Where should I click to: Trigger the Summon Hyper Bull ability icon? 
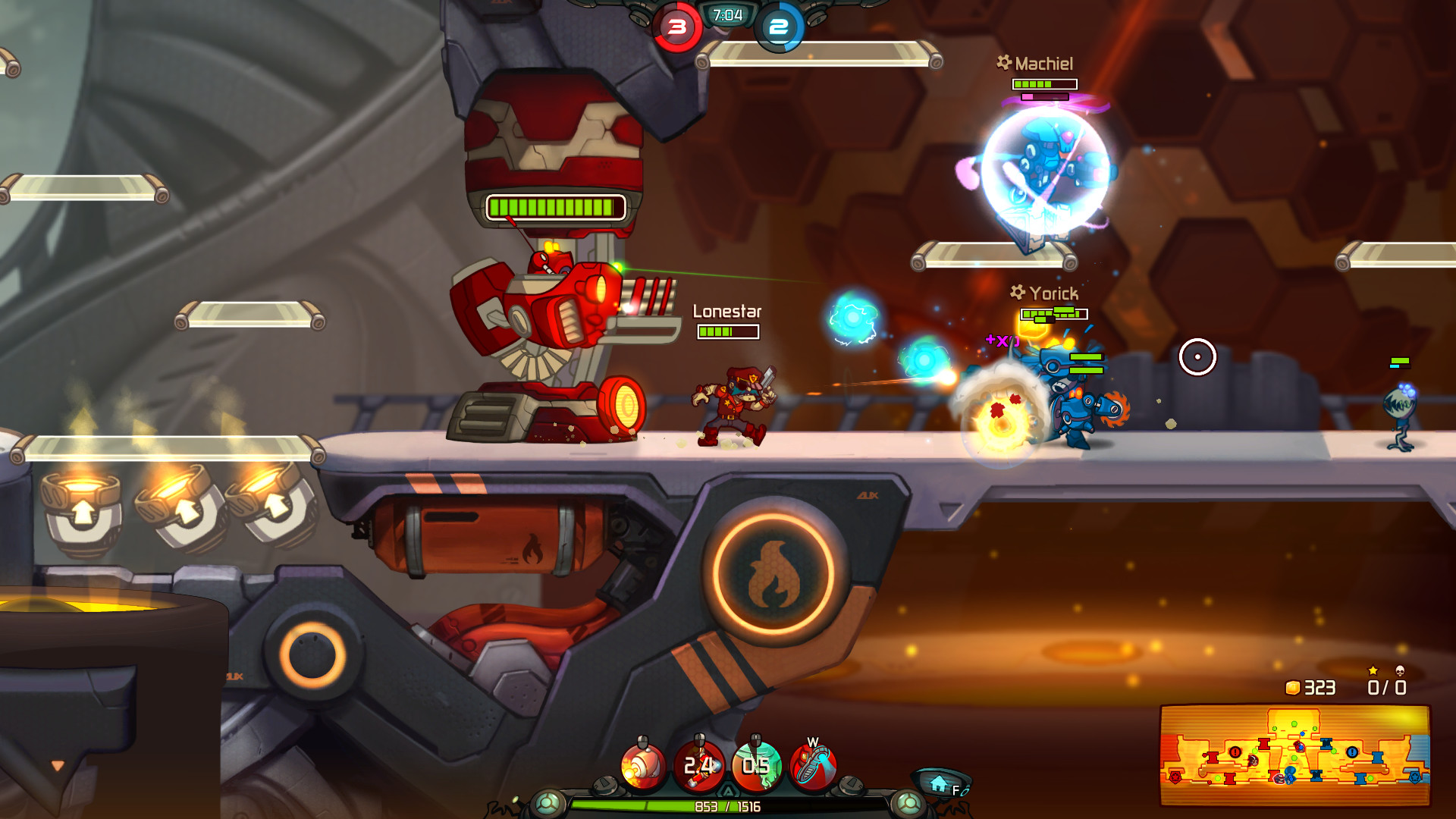(755, 765)
